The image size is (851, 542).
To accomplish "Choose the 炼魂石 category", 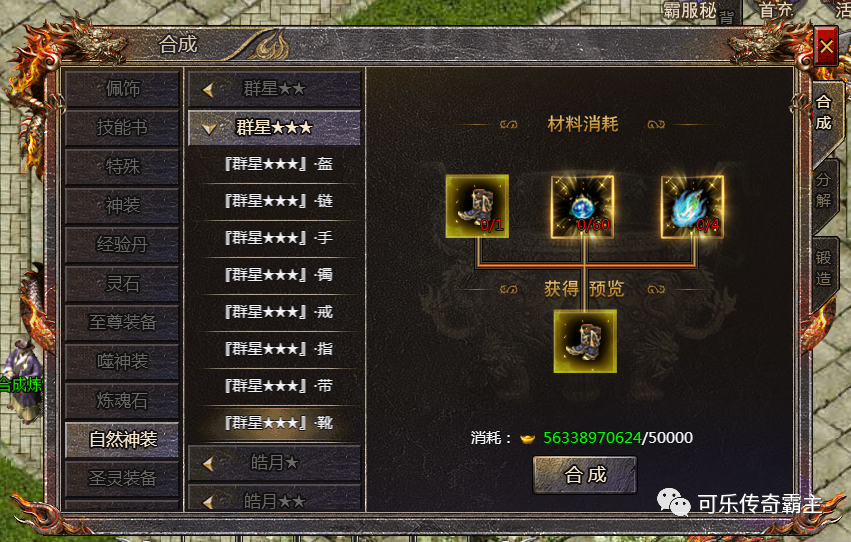I will pos(122,401).
